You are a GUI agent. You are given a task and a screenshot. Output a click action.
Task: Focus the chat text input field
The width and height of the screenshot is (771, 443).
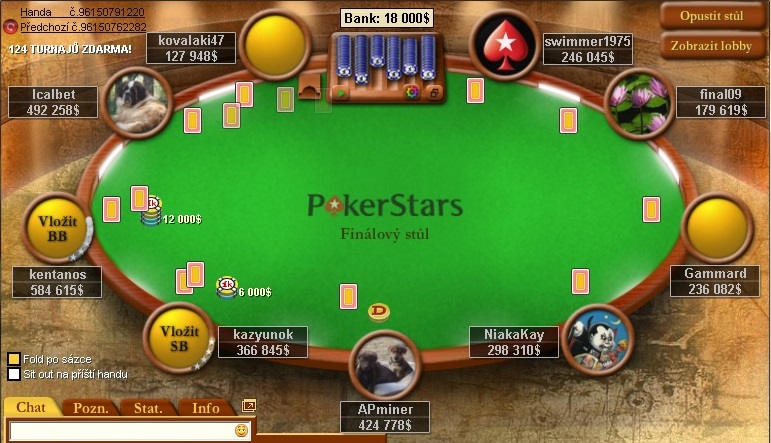120,431
